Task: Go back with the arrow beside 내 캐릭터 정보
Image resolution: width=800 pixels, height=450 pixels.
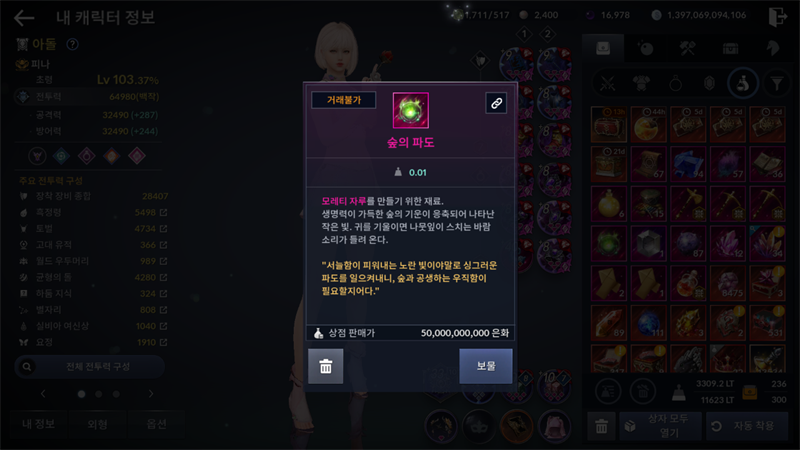Action: tap(24, 17)
